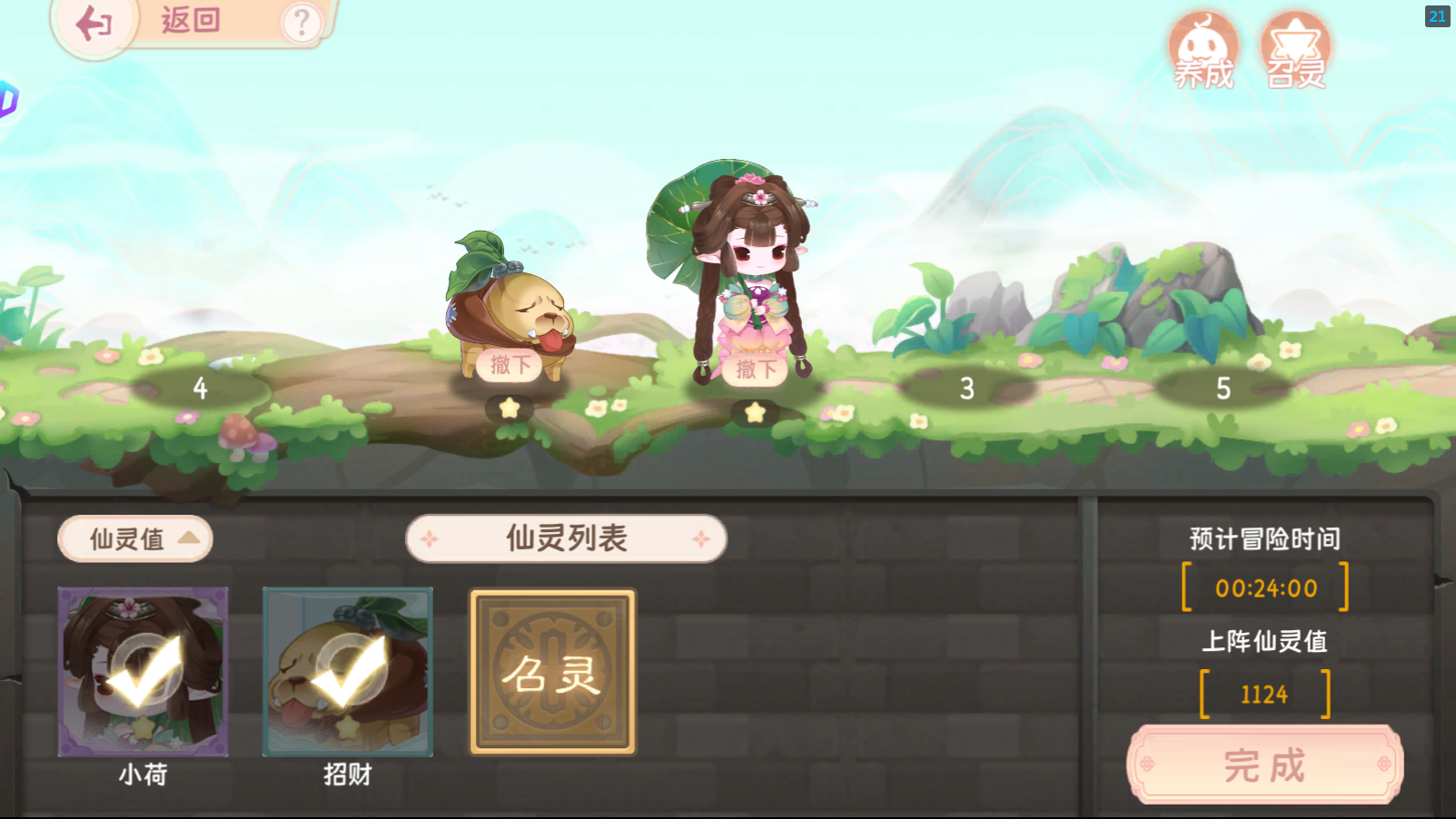Select the 召灵 summon card in the spirit list

pyautogui.click(x=552, y=672)
